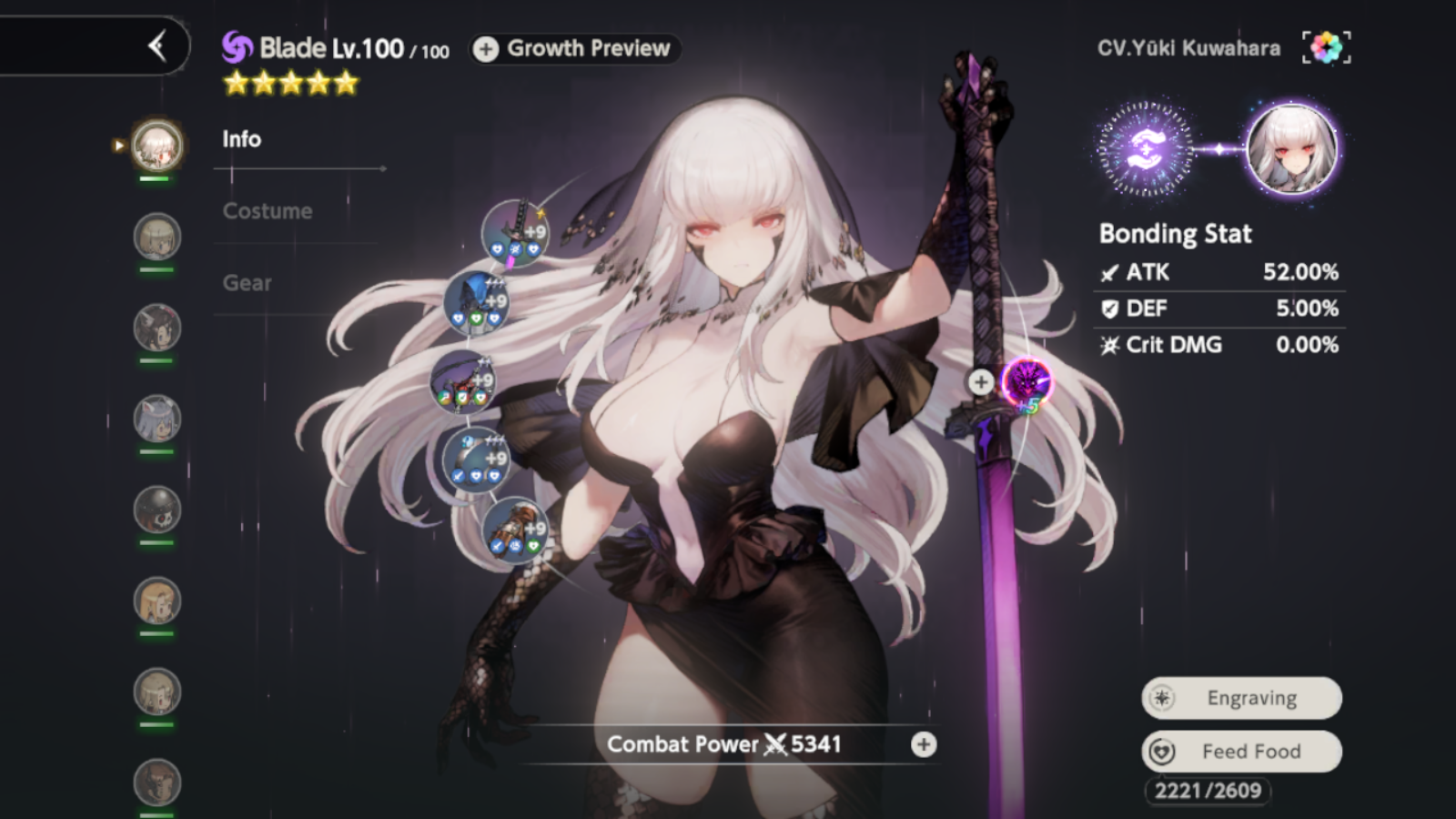
Task: Open the Growth Preview
Action: click(575, 48)
